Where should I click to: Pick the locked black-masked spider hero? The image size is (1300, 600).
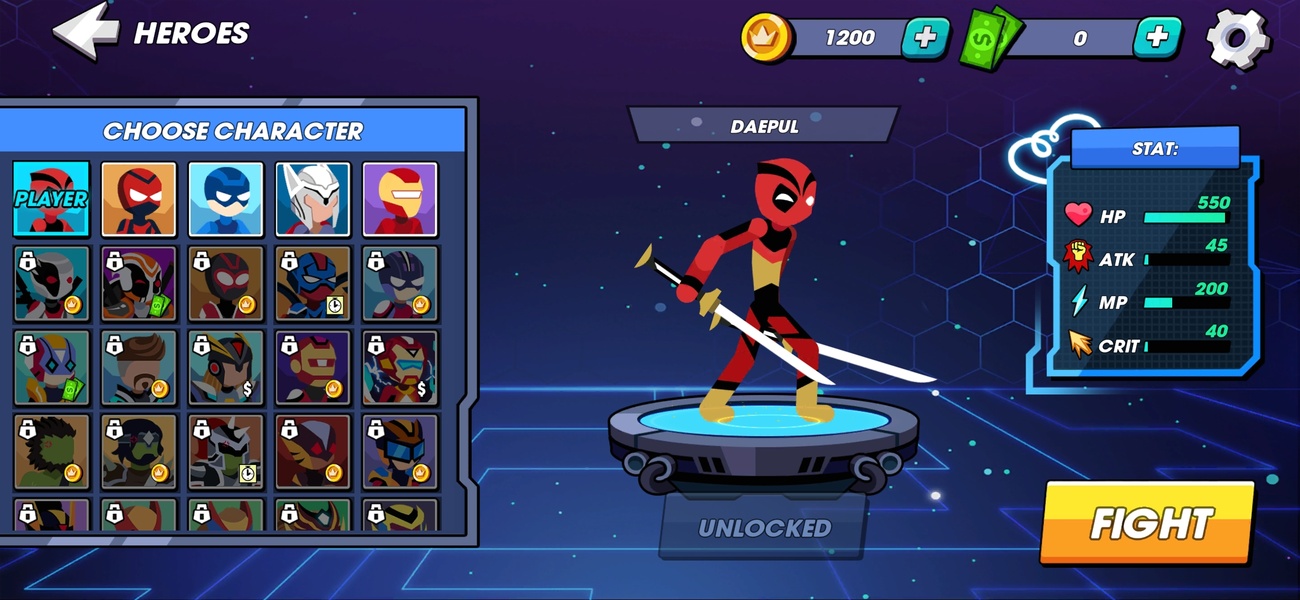coord(226,283)
